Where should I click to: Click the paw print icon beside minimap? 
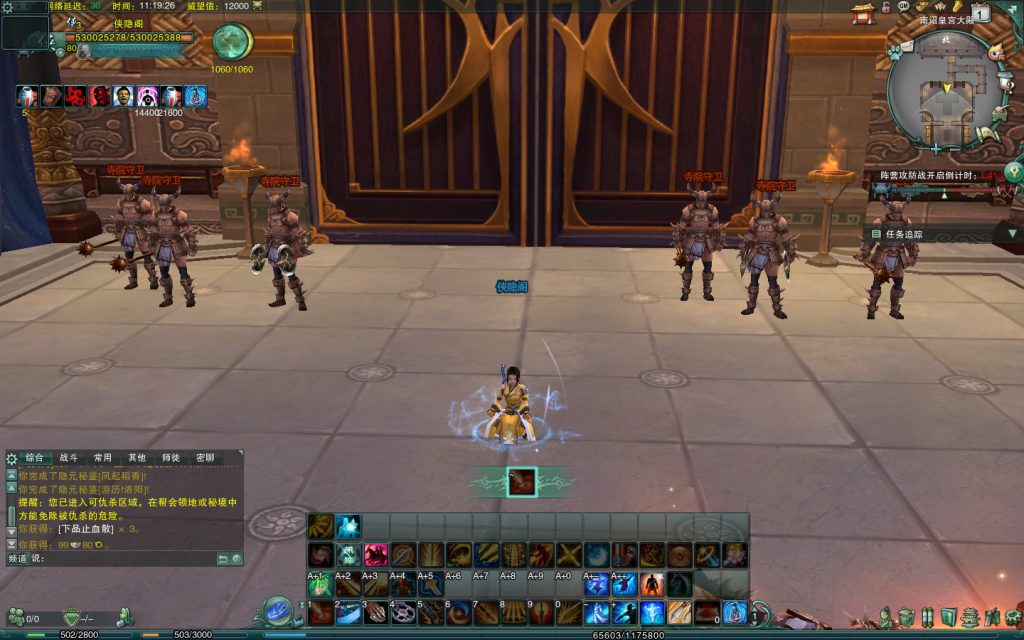(894, 52)
